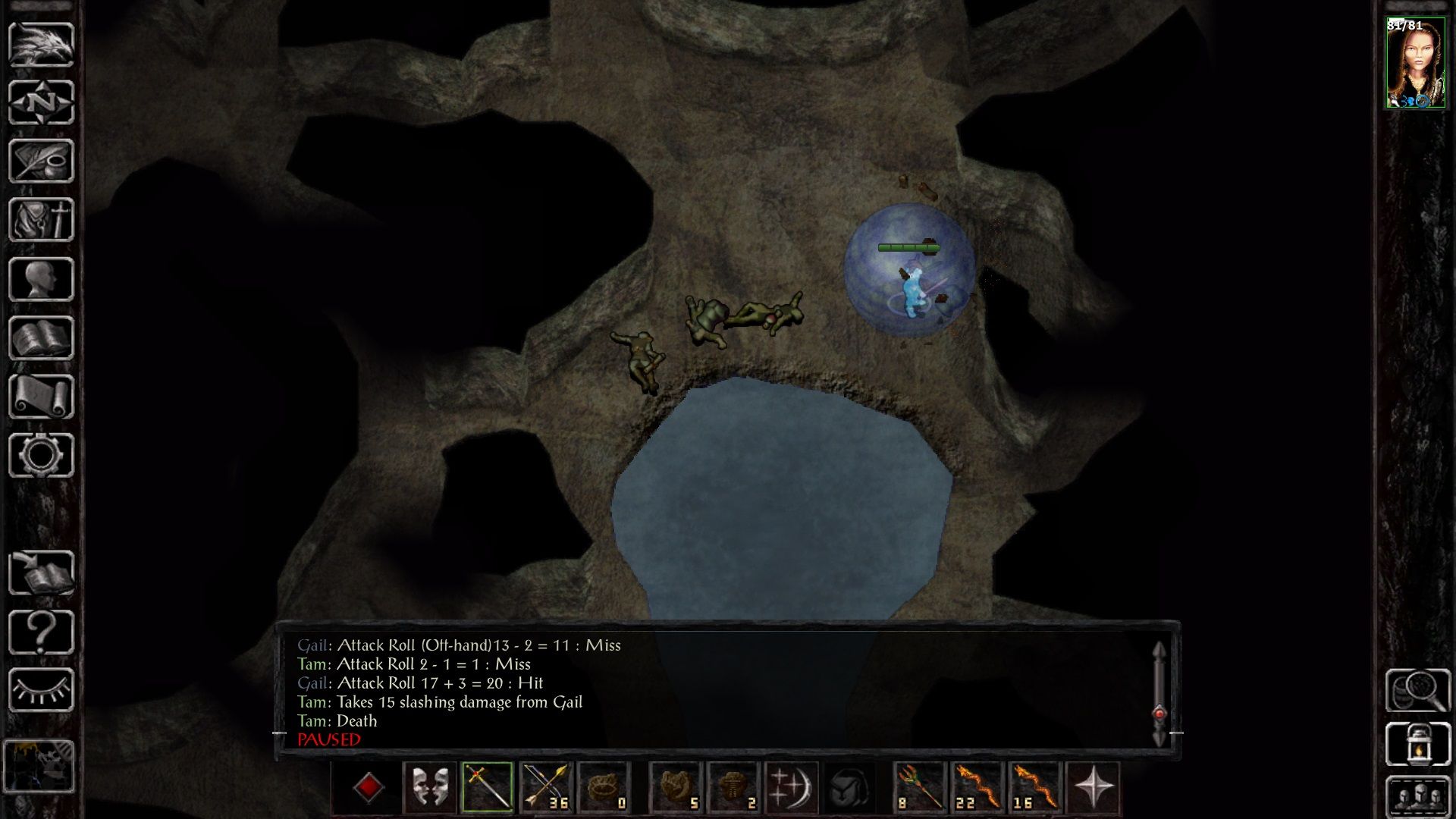This screenshot has height=819, width=1456.
Task: Toggle the twin masks stealth ability
Action: coord(429,787)
